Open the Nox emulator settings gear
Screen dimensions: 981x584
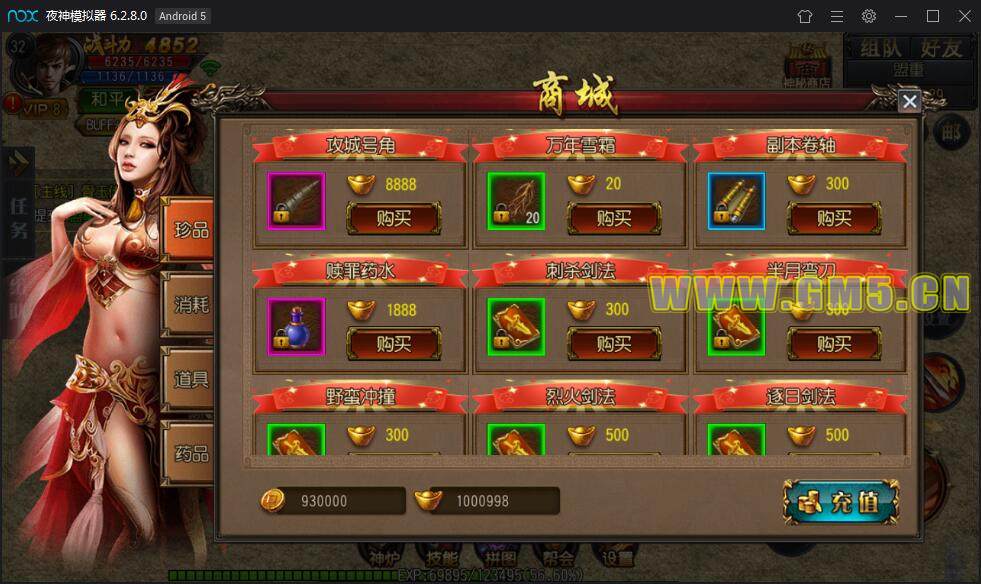(869, 16)
